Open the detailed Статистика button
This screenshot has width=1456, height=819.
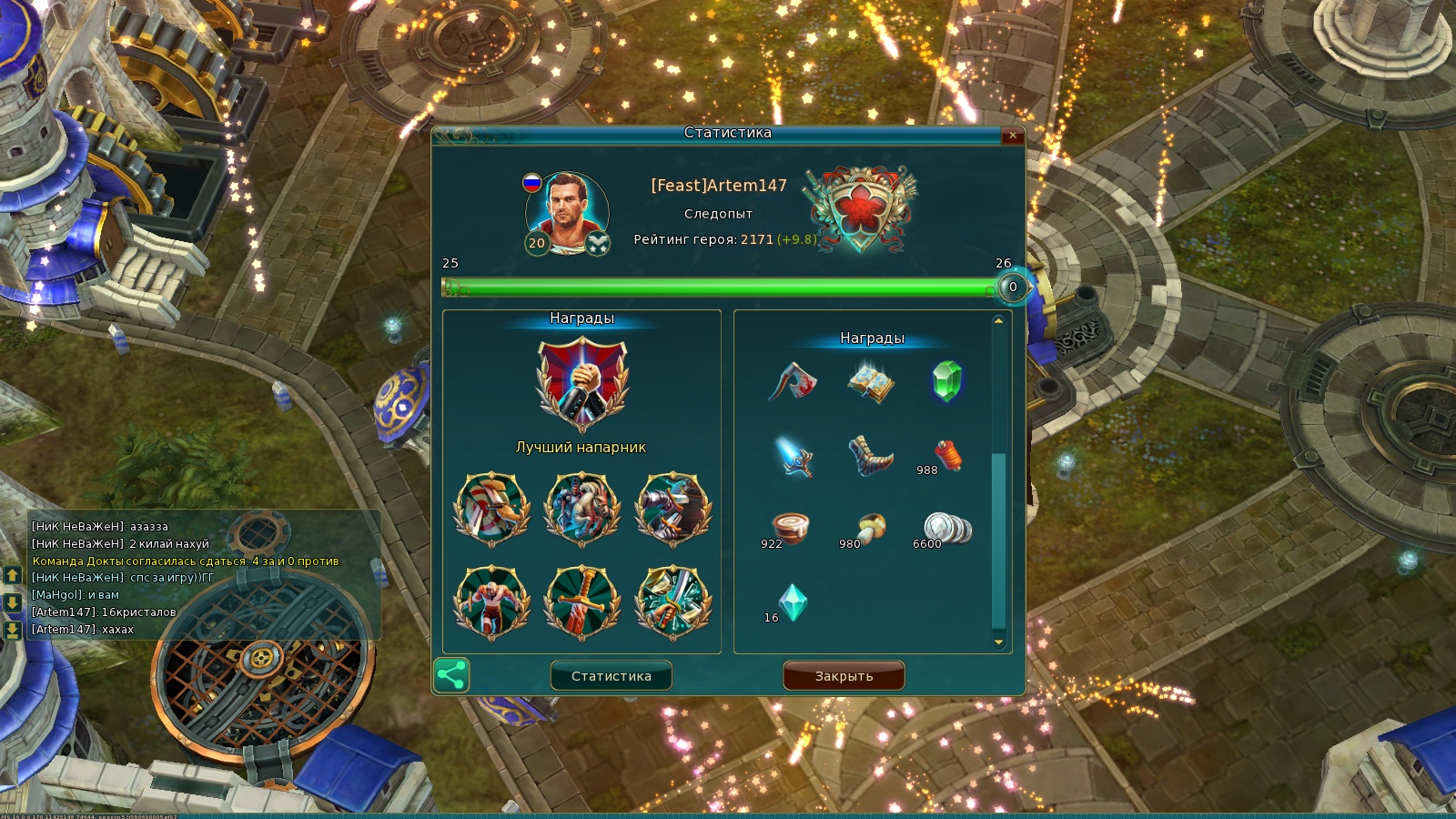[611, 676]
